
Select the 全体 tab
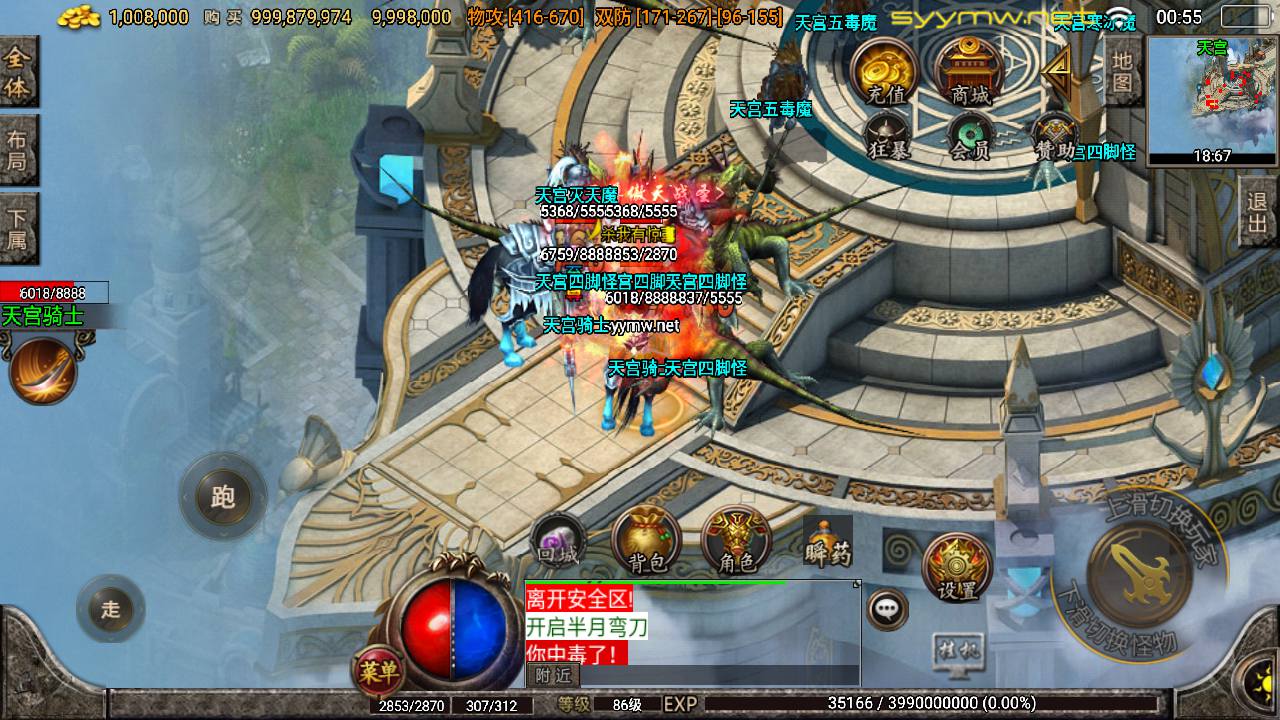pyautogui.click(x=18, y=73)
